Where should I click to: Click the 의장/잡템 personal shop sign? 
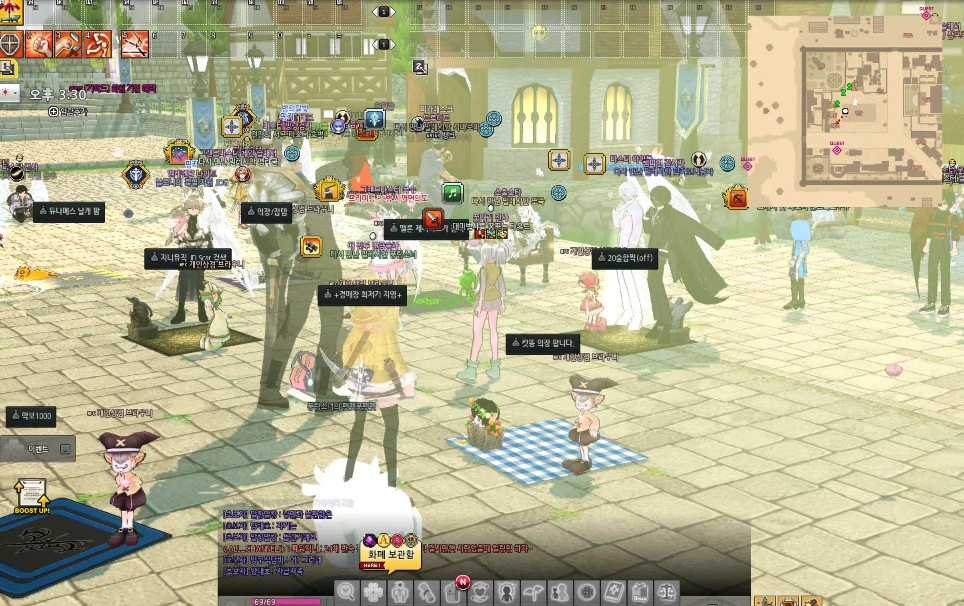coord(267,211)
